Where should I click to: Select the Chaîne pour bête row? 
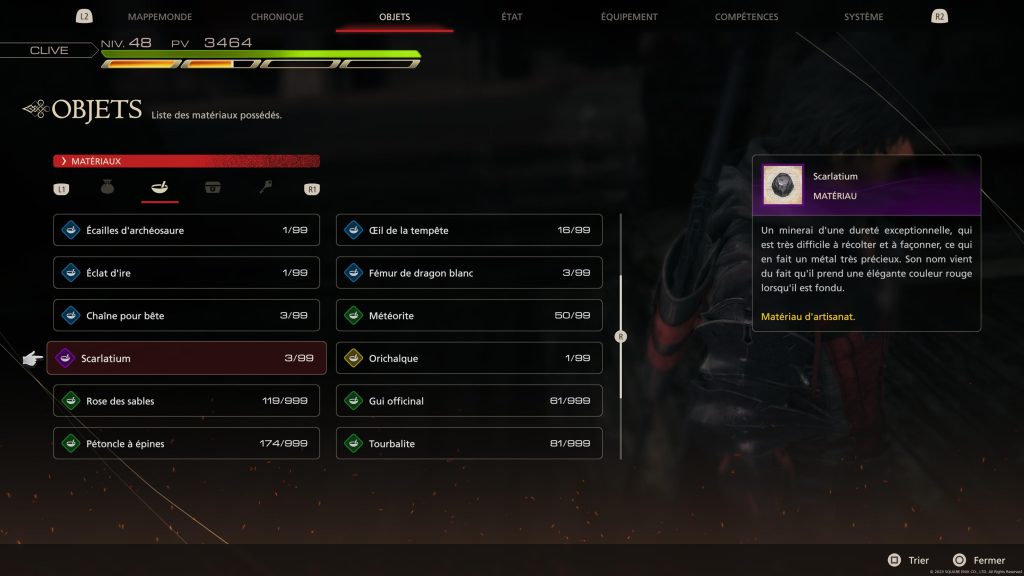[x=187, y=316]
